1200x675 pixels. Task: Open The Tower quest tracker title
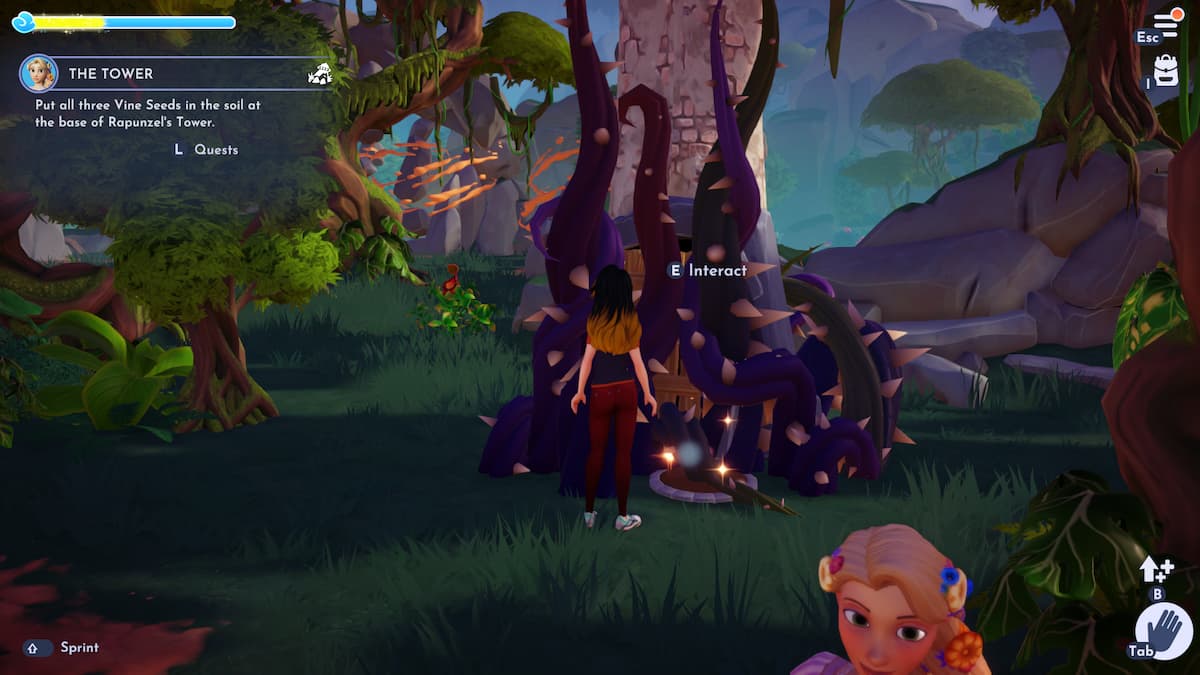click(x=111, y=74)
